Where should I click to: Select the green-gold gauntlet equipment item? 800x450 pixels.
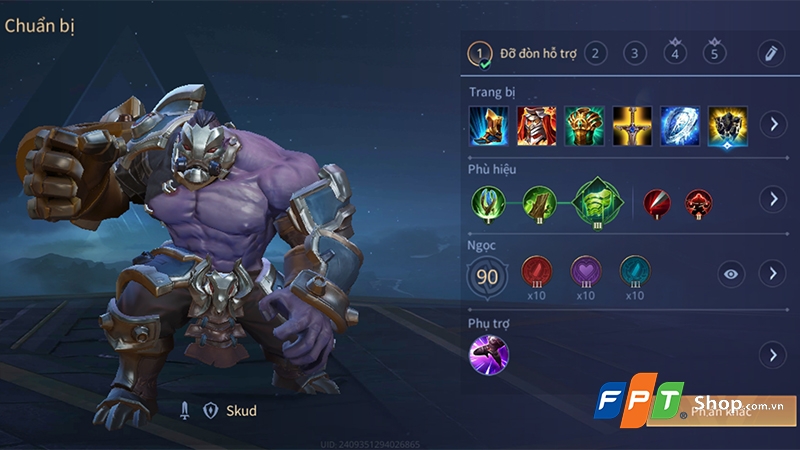(x=584, y=125)
